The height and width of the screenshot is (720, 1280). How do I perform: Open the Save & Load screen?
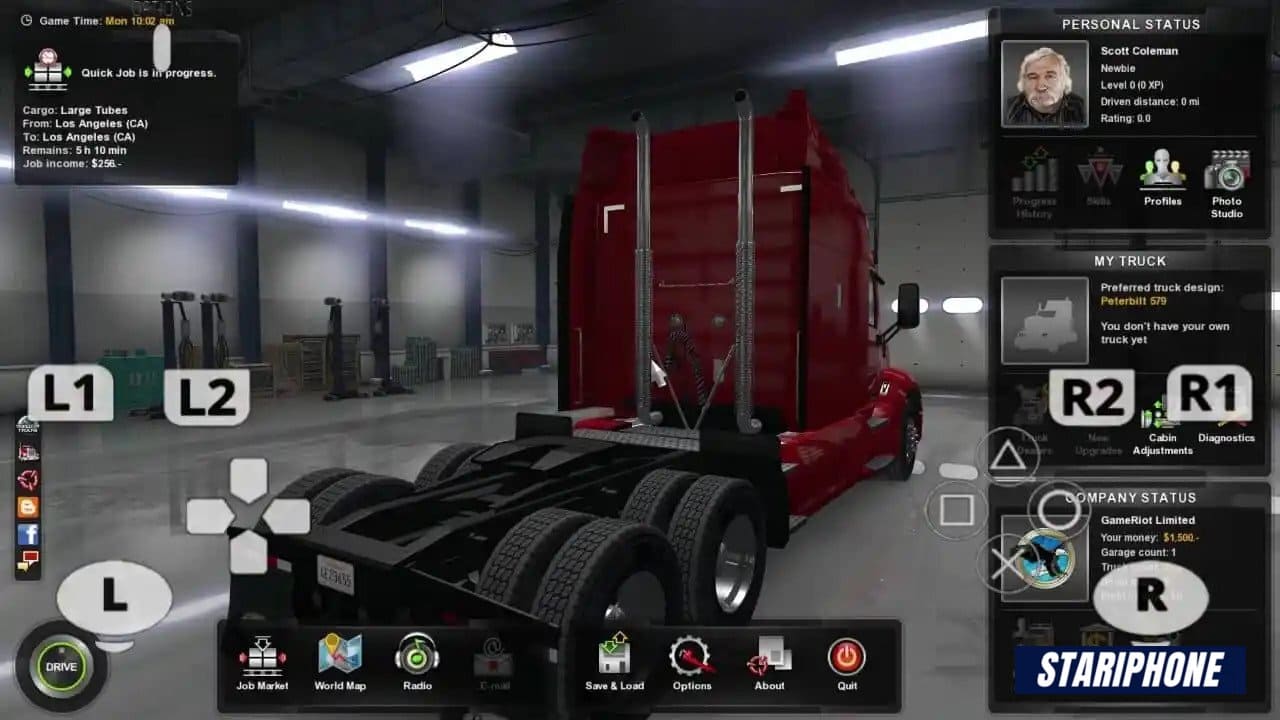[x=613, y=660]
